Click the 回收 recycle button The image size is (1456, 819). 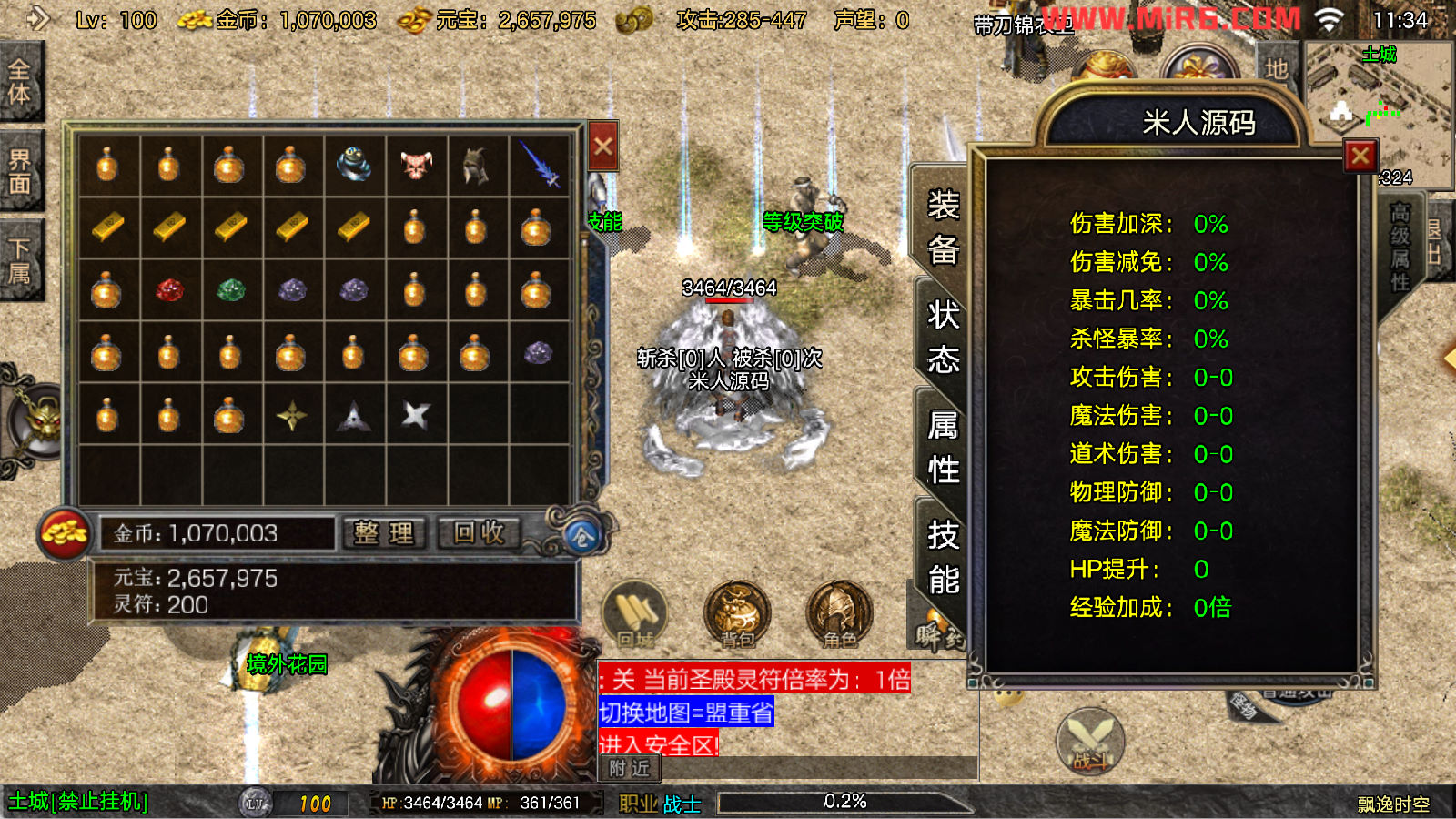480,533
